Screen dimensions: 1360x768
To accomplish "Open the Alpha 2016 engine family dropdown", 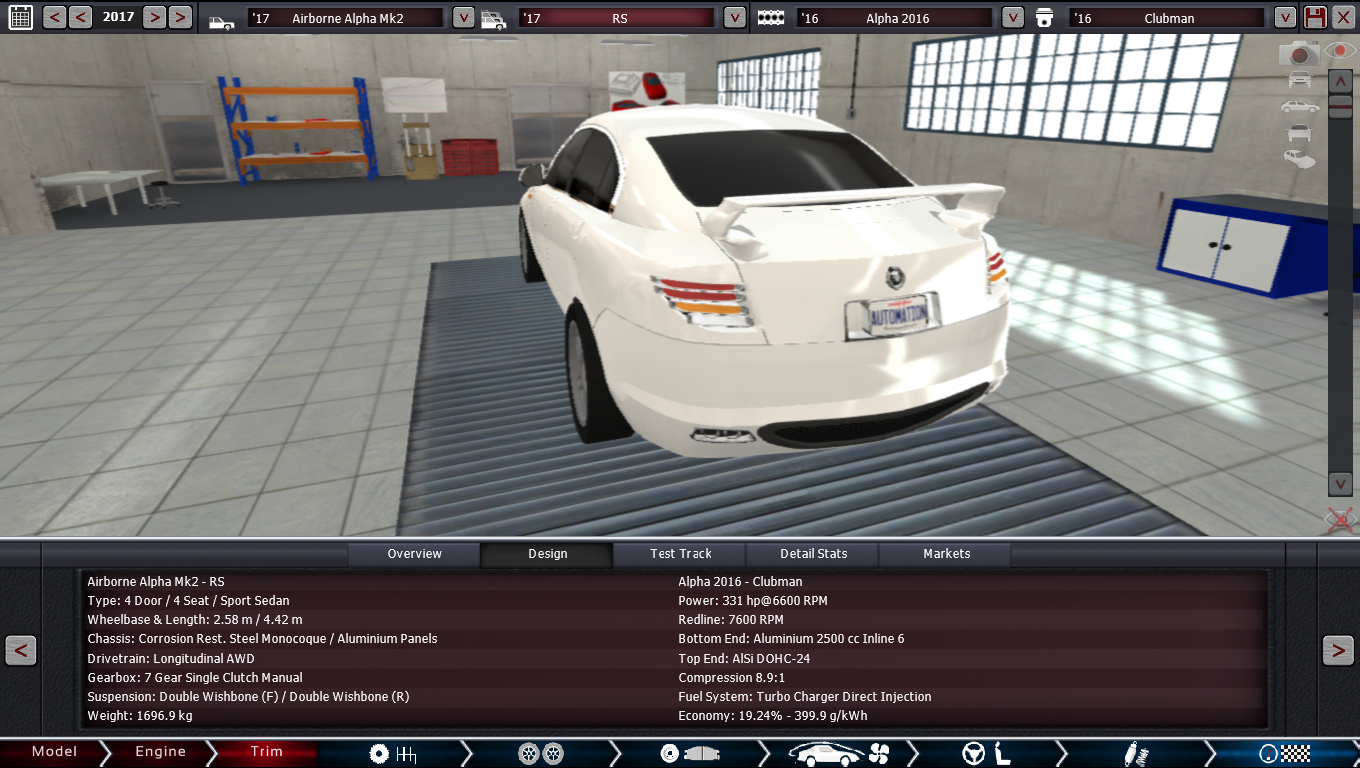I will 1013,17.
